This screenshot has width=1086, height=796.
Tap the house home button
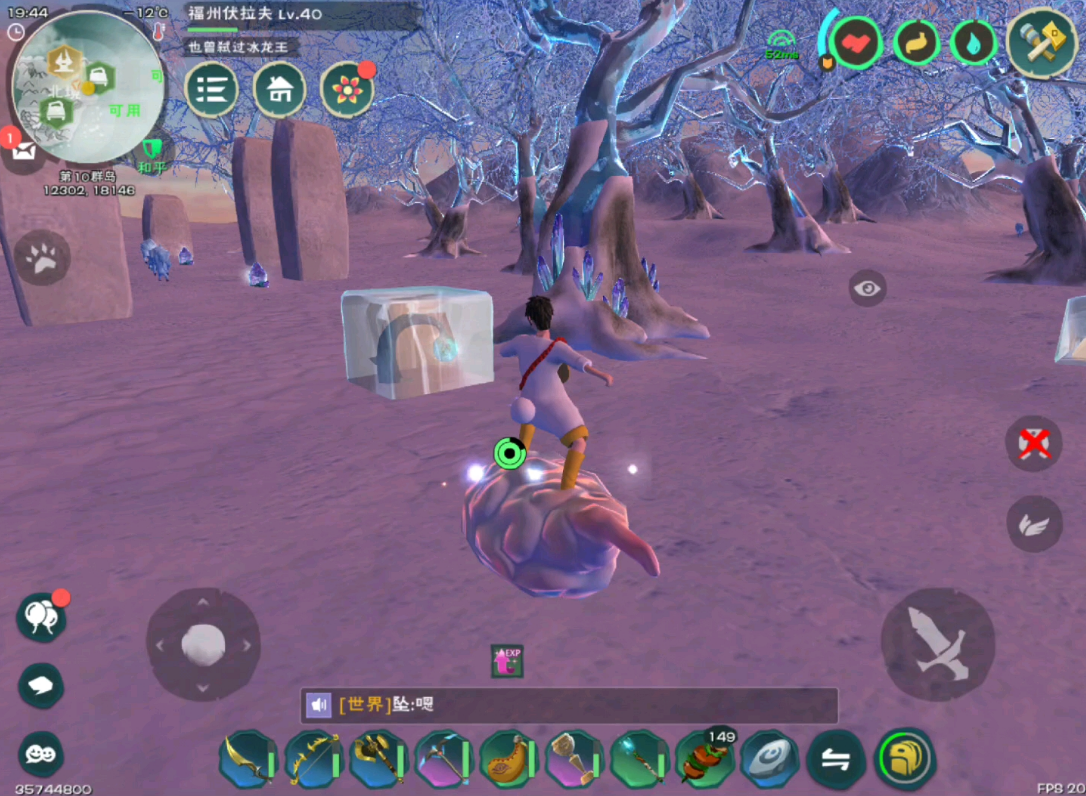[280, 89]
